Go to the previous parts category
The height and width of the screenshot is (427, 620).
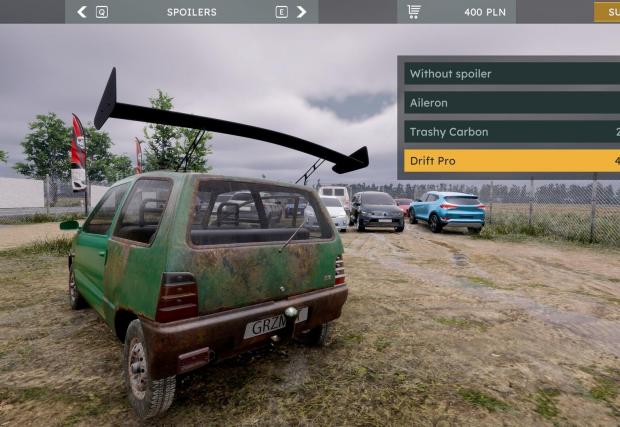(x=82, y=12)
